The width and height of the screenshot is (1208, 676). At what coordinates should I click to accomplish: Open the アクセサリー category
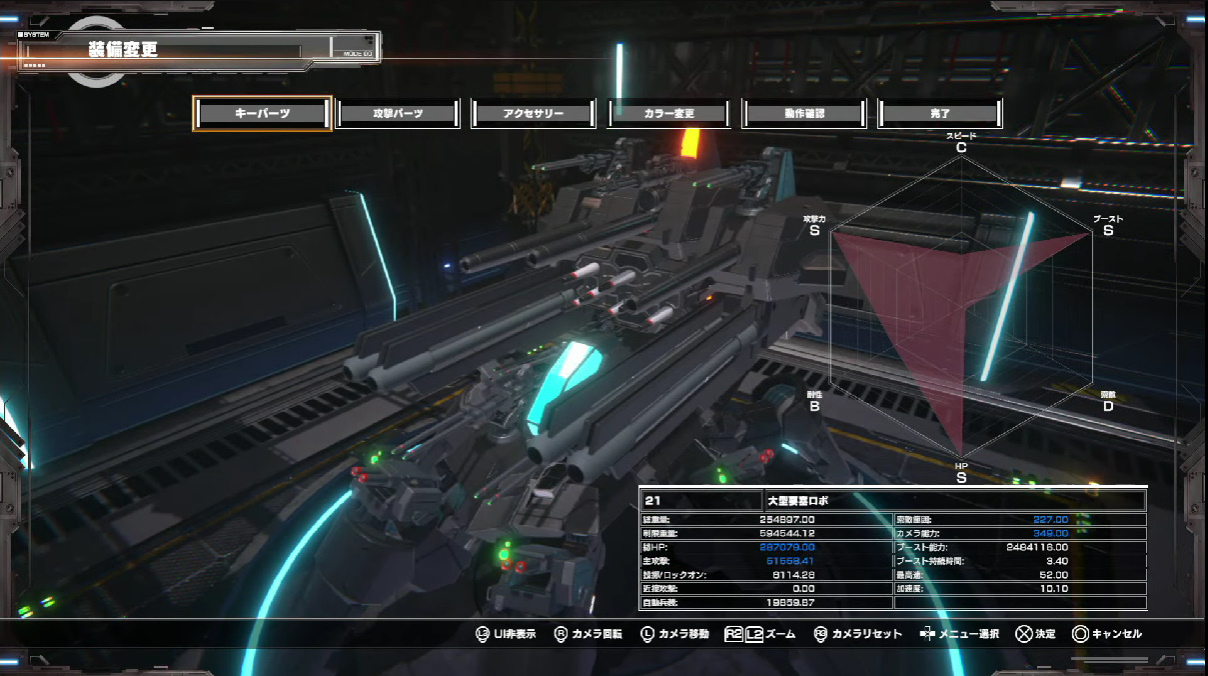[533, 114]
